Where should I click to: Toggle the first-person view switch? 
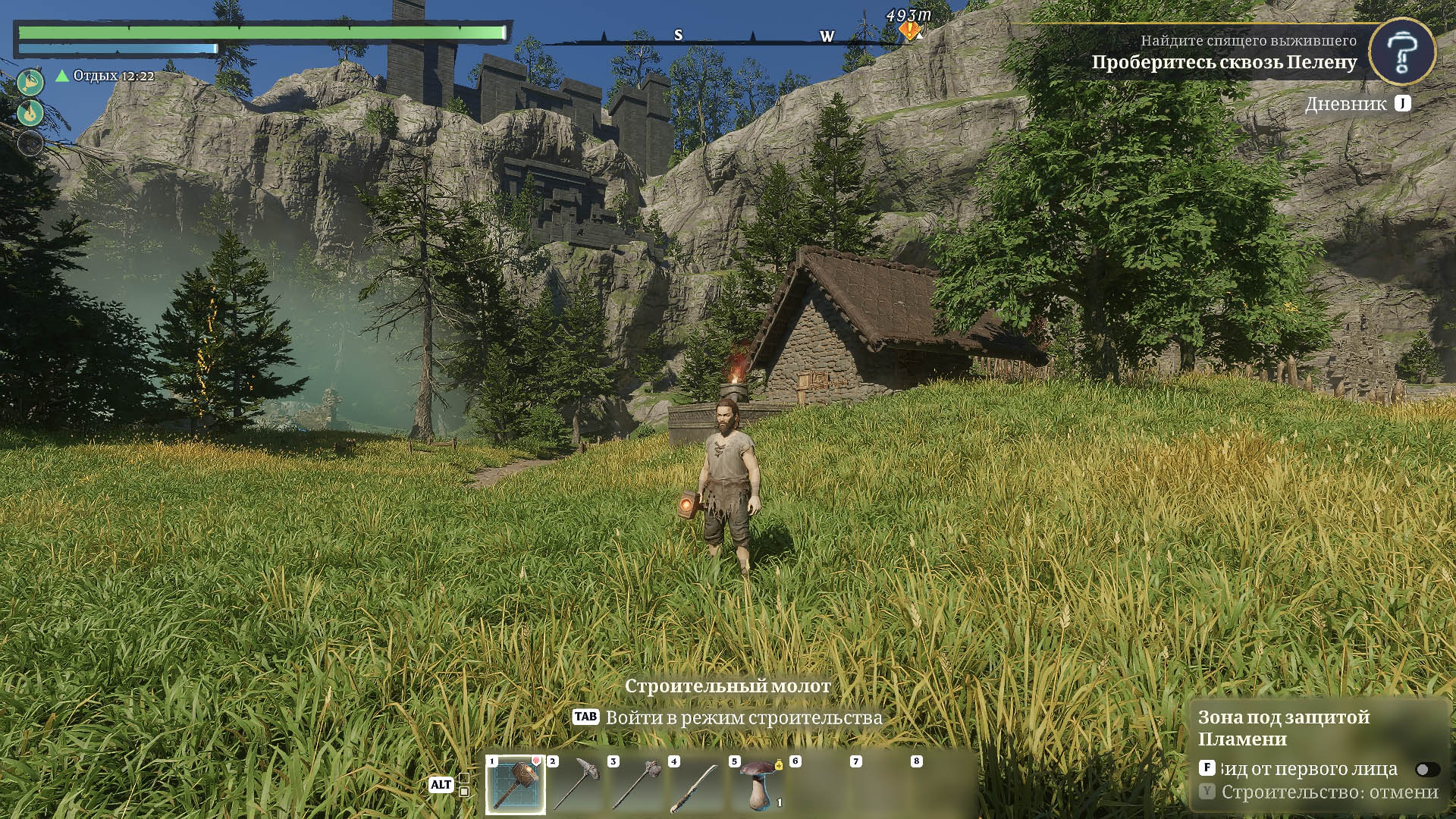coord(1426,770)
